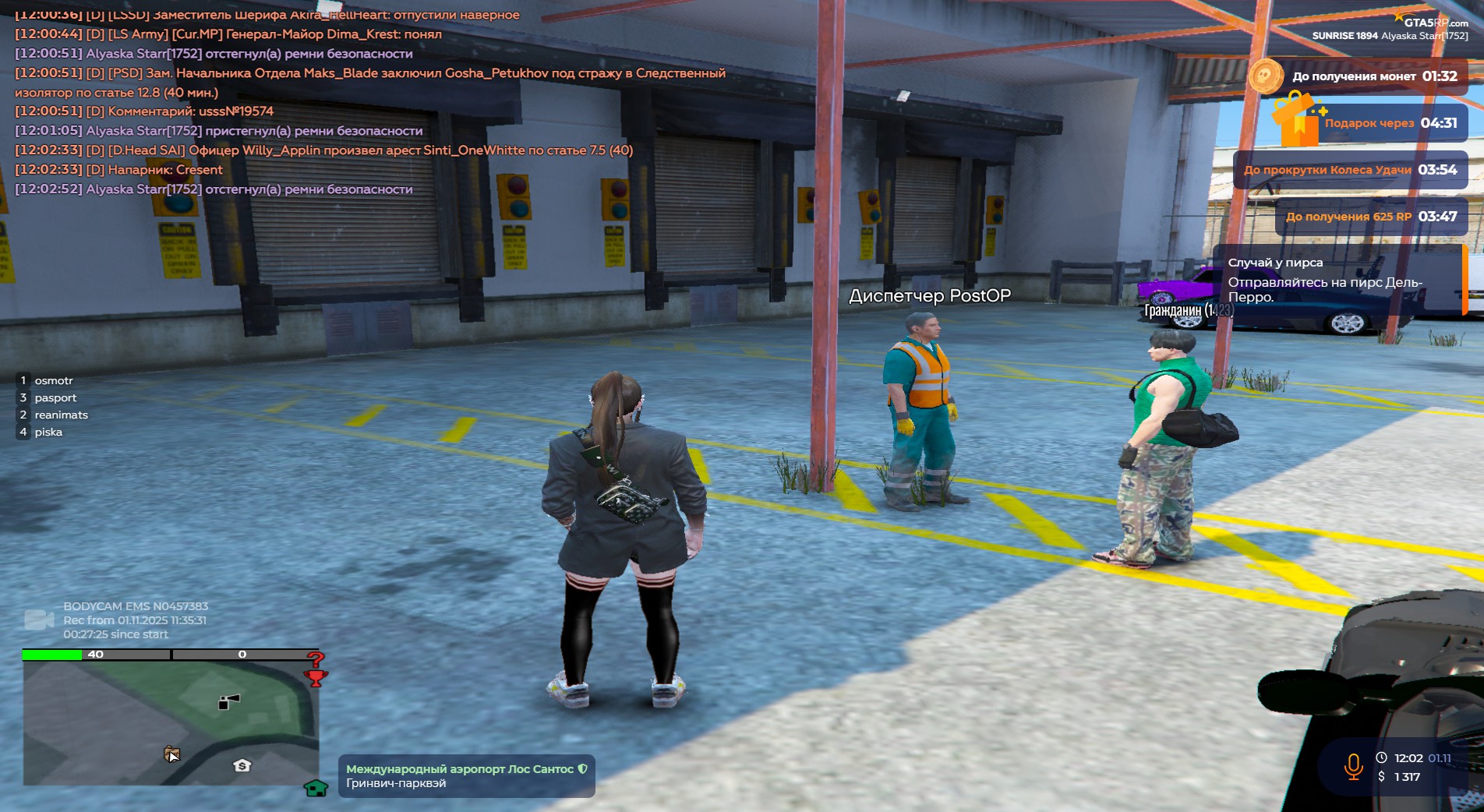1484x812 pixels.
Task: Click the gold coin reward icon
Action: (x=1265, y=76)
